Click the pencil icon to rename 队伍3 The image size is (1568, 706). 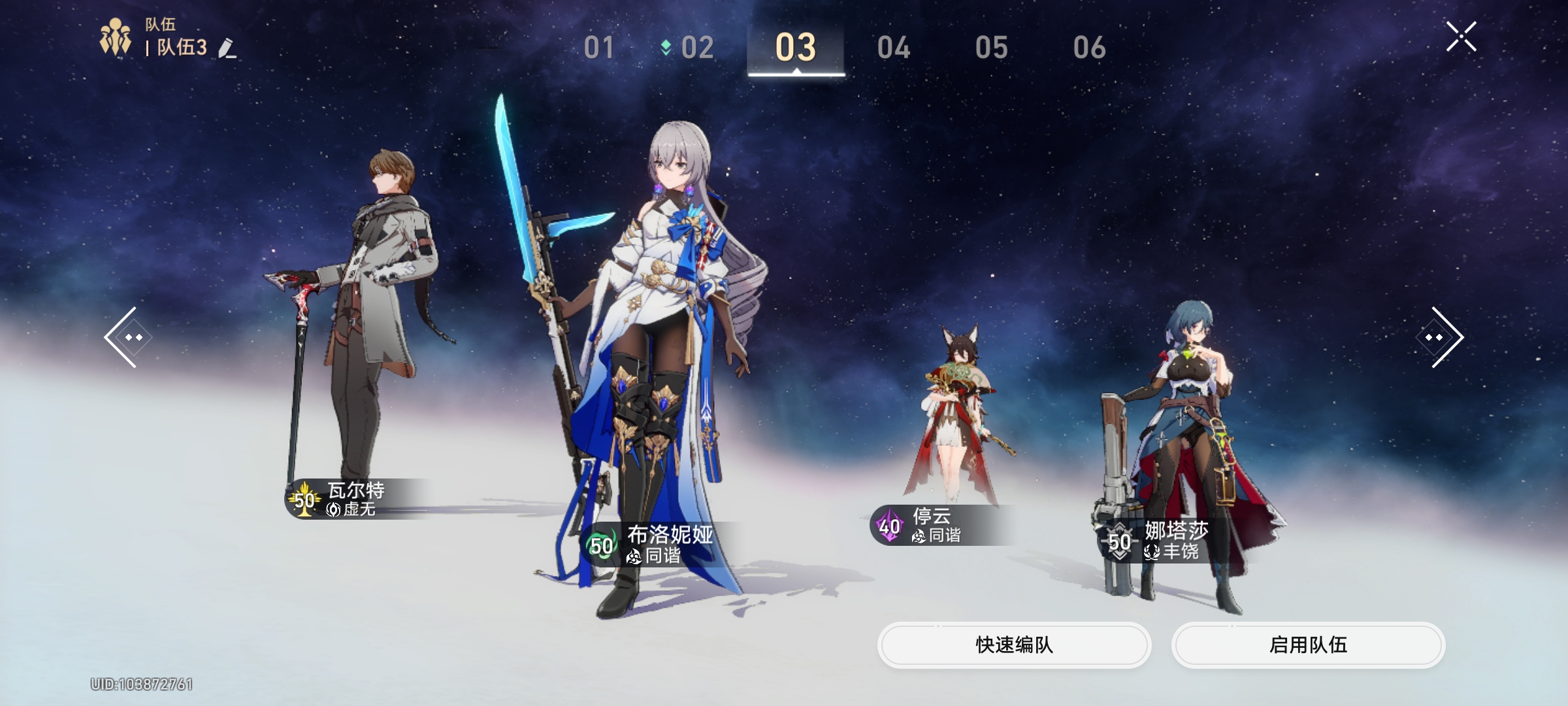[228, 49]
